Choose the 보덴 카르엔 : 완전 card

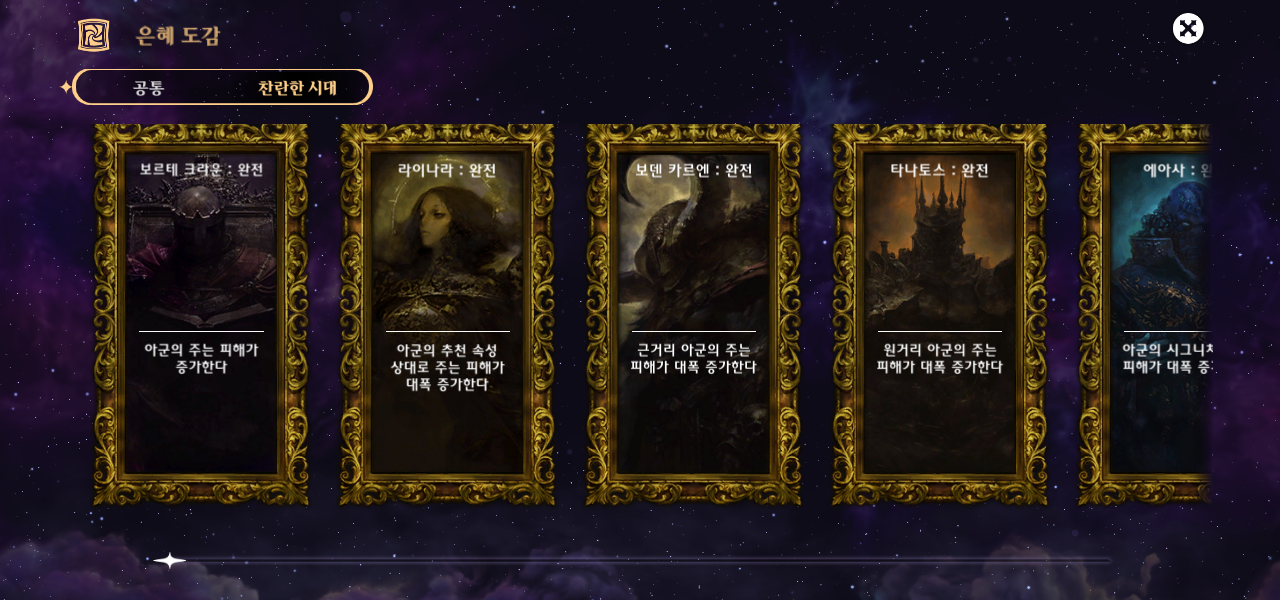pos(693,315)
